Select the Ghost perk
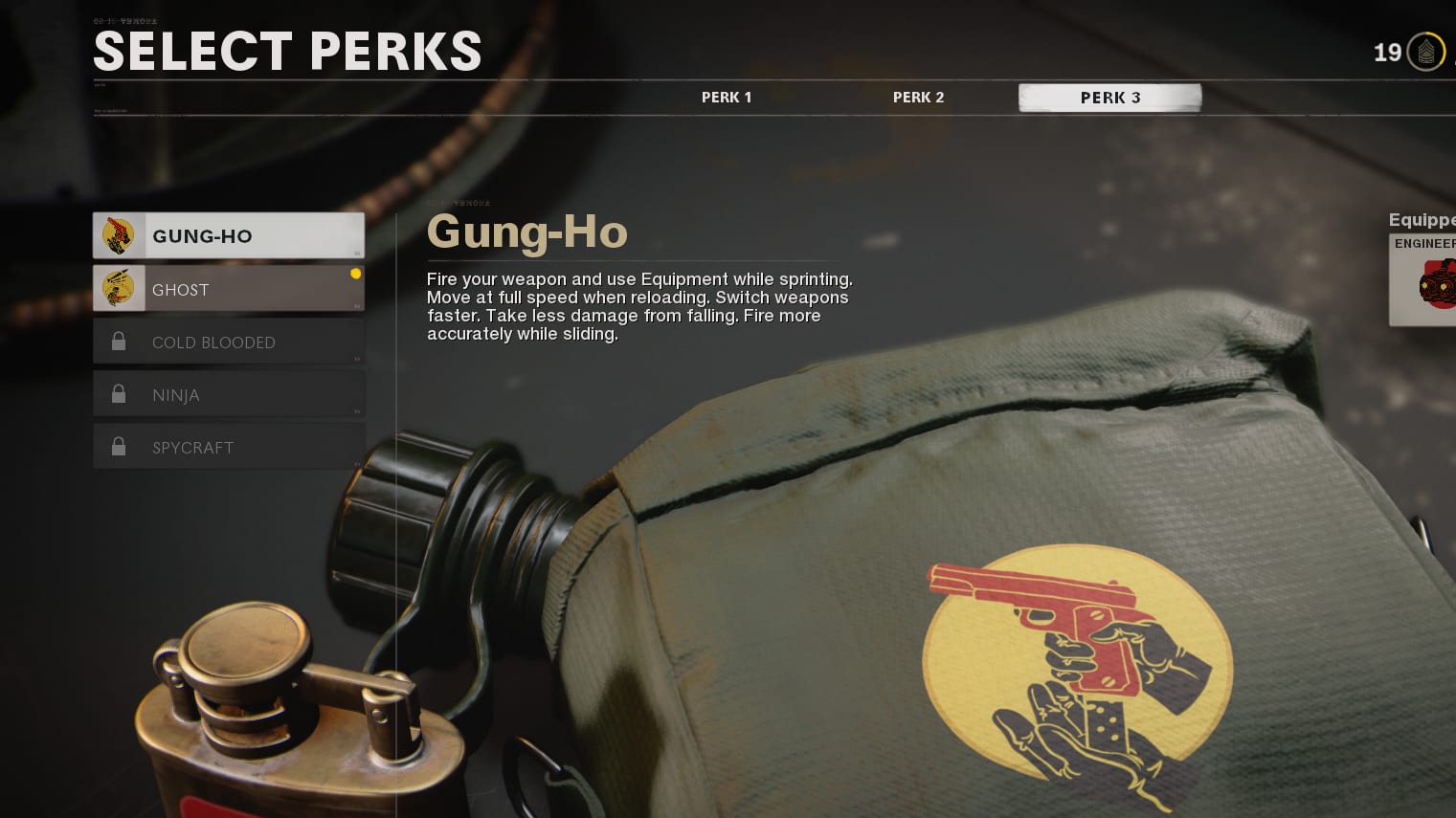This screenshot has width=1456, height=818. click(x=229, y=289)
